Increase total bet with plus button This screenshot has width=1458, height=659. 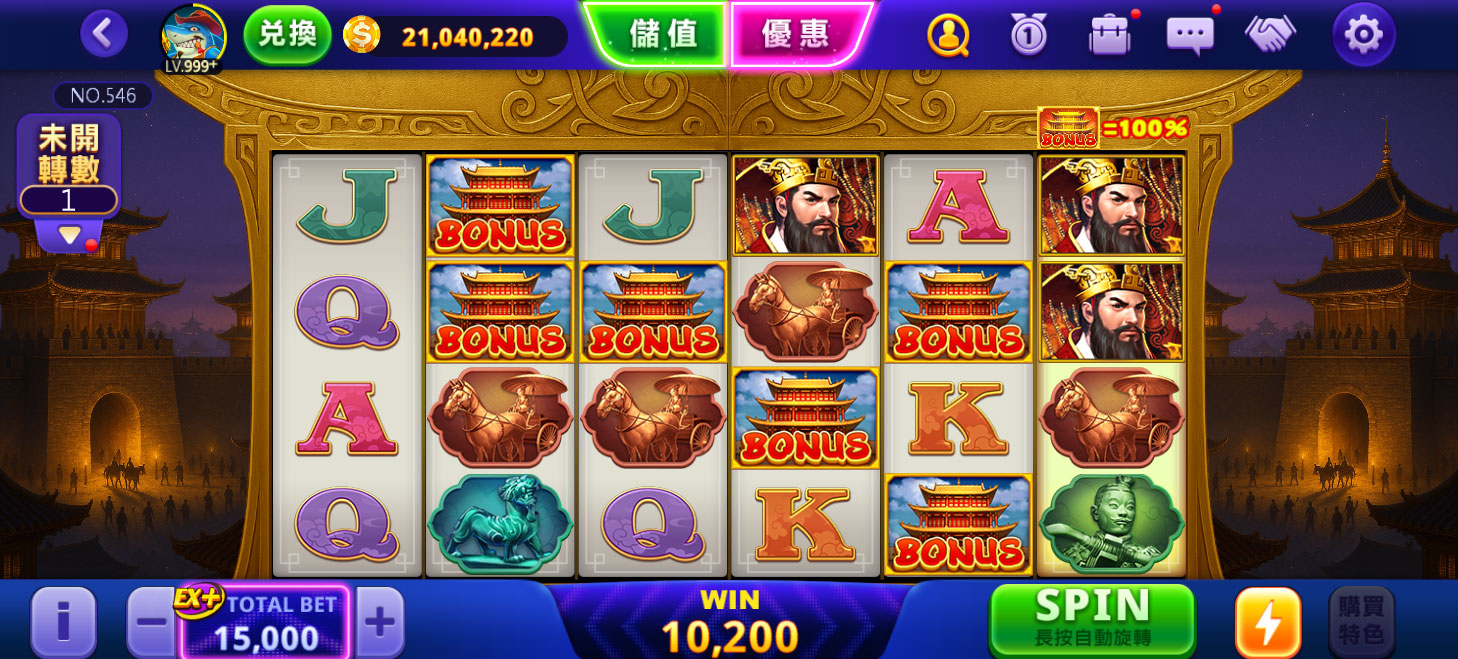pos(380,622)
